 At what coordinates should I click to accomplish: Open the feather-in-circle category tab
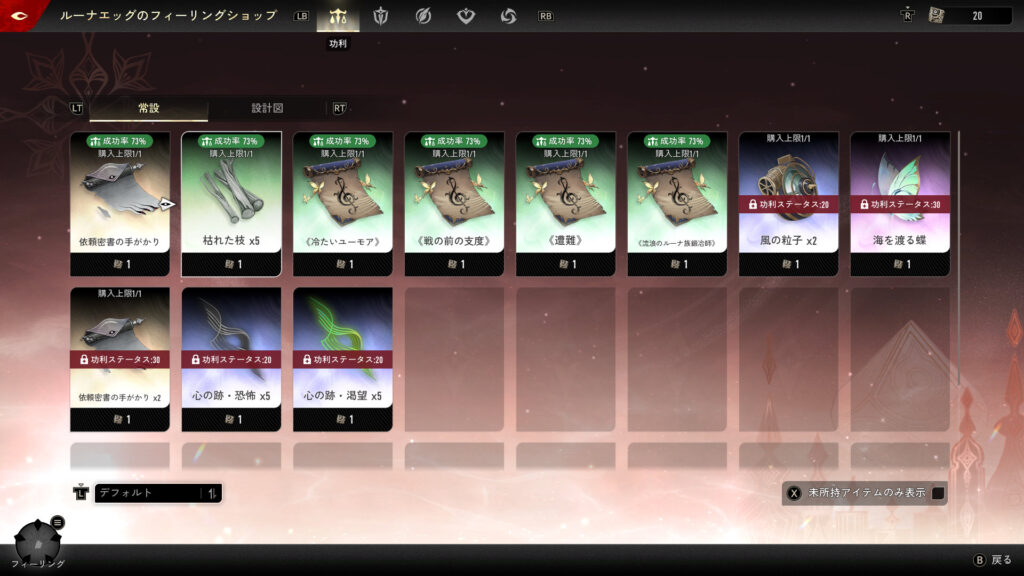pos(423,16)
